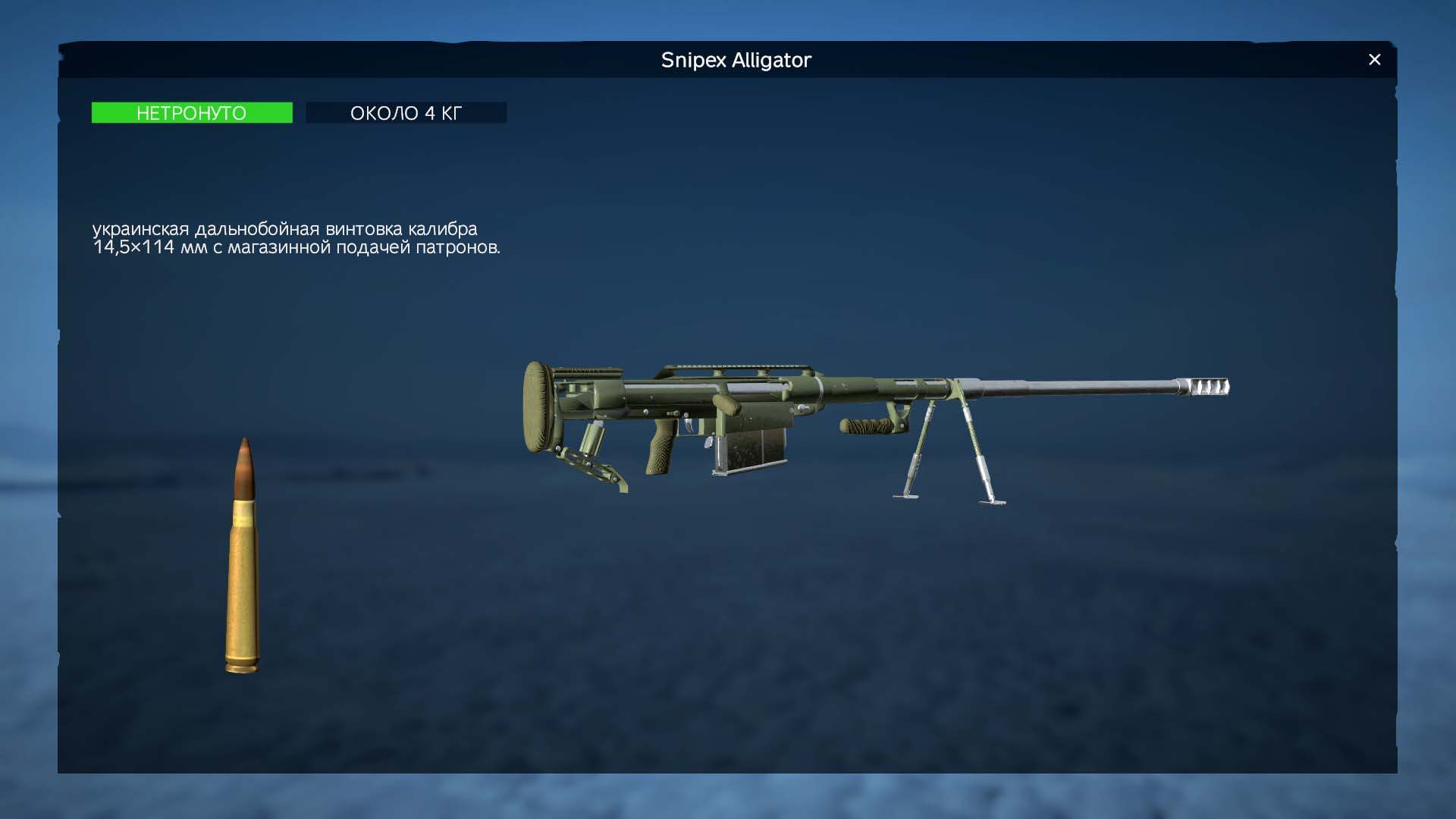Close the Snipex Alligator info window
The image size is (1456, 819).
point(1374,60)
